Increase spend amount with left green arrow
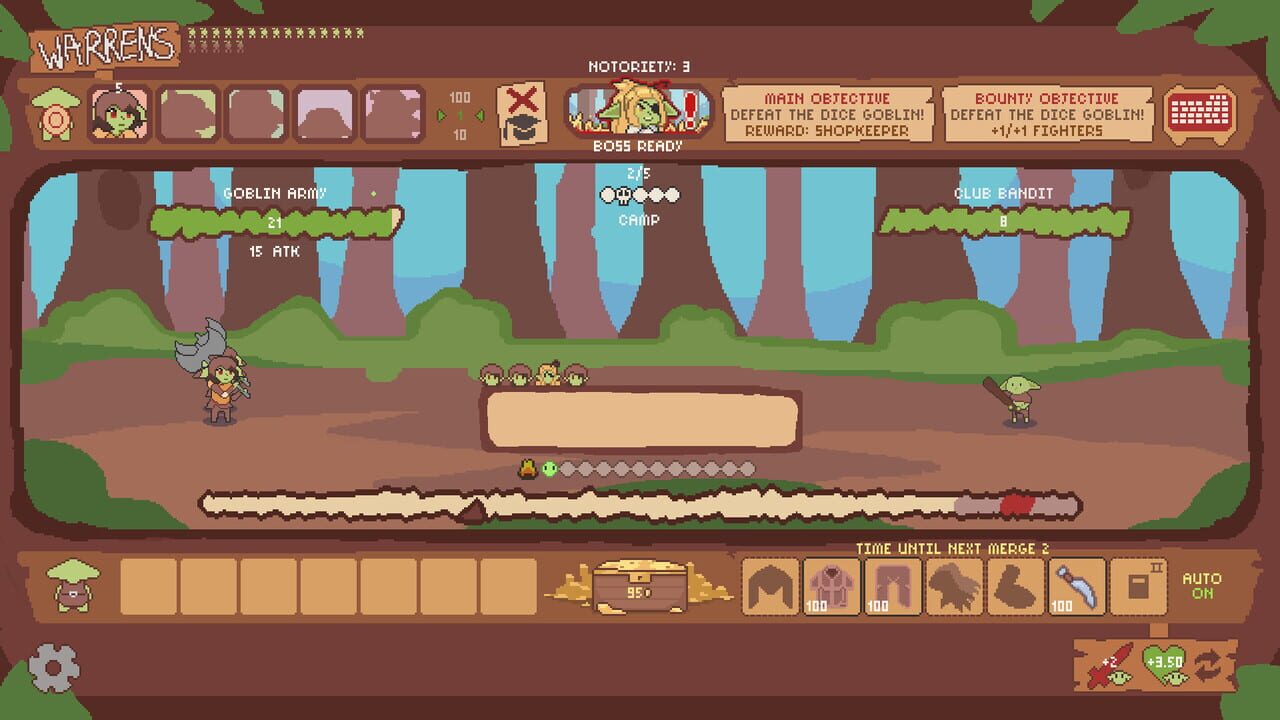The height and width of the screenshot is (720, 1280). [441, 115]
